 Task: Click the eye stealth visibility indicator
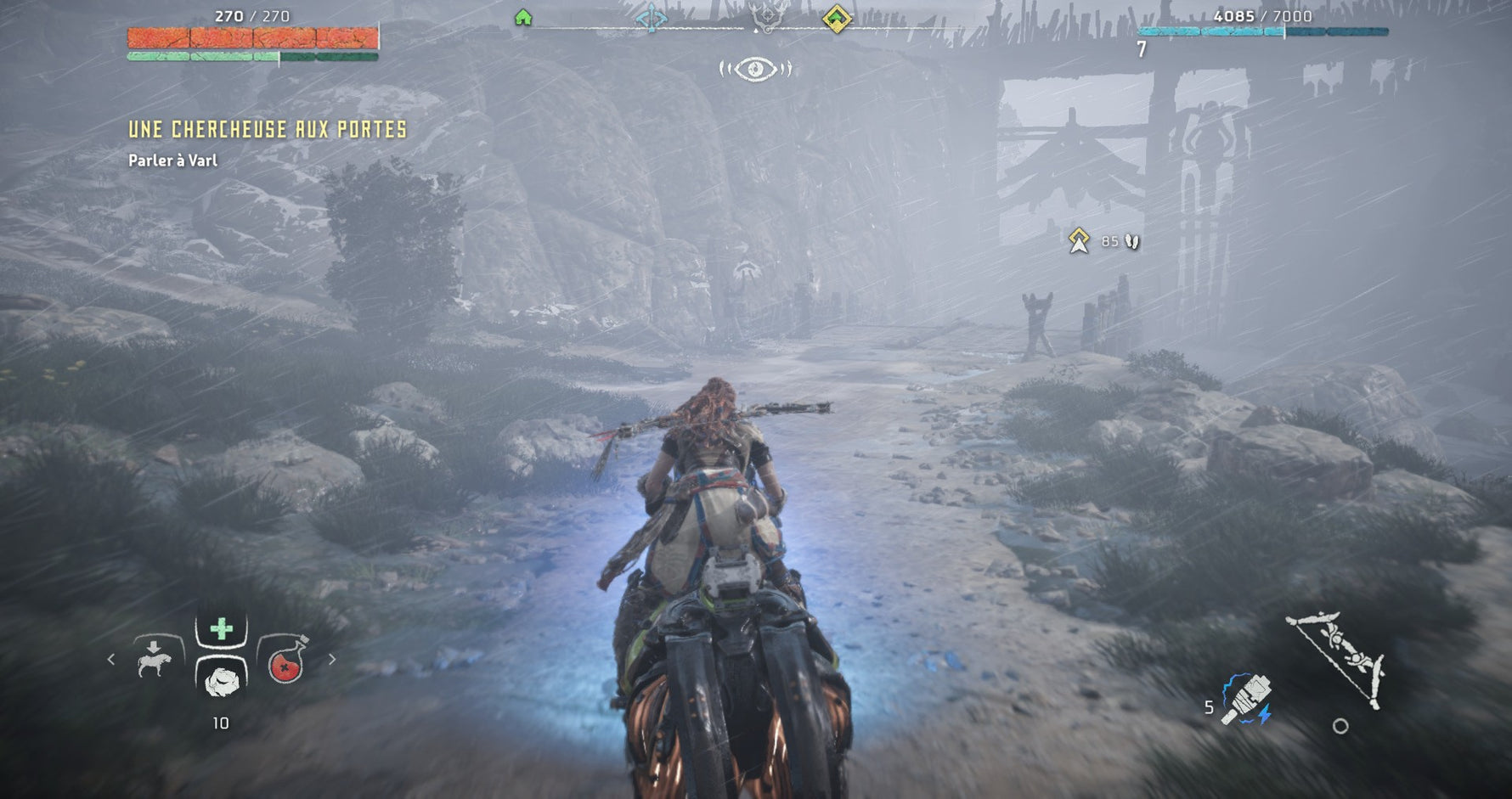pos(755,69)
